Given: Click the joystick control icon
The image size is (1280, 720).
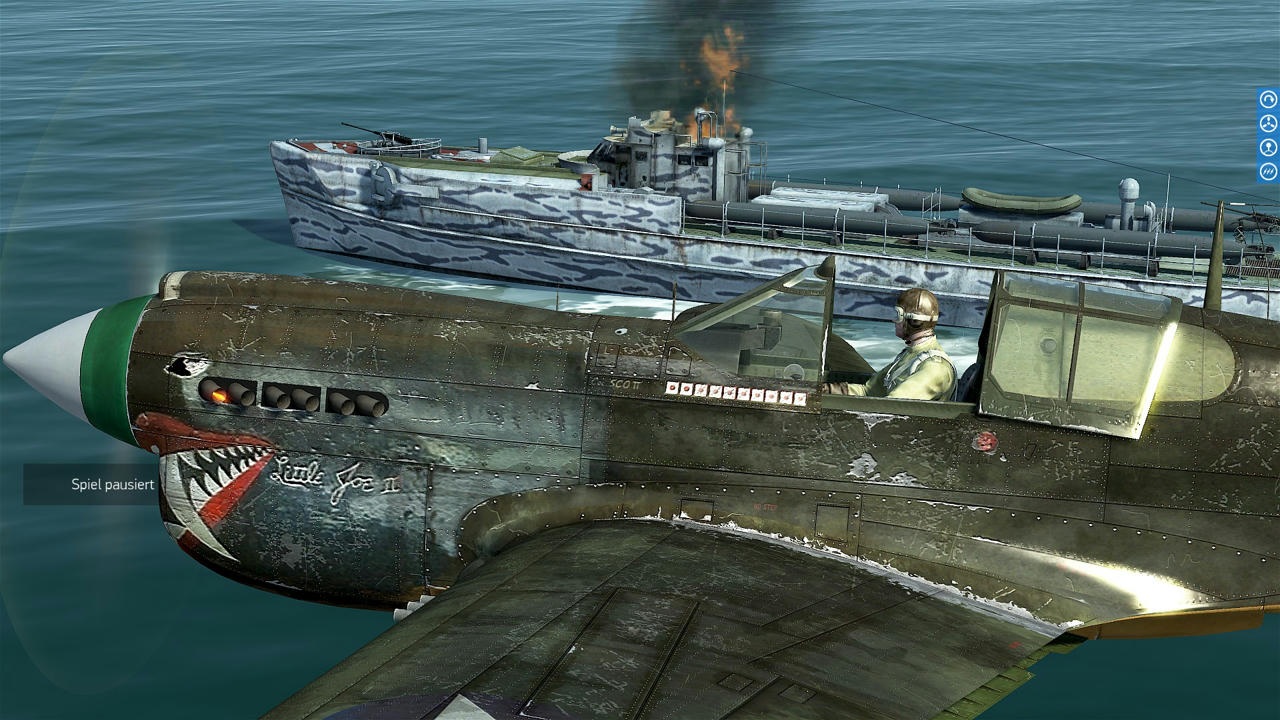Looking at the screenshot, I should [1268, 148].
